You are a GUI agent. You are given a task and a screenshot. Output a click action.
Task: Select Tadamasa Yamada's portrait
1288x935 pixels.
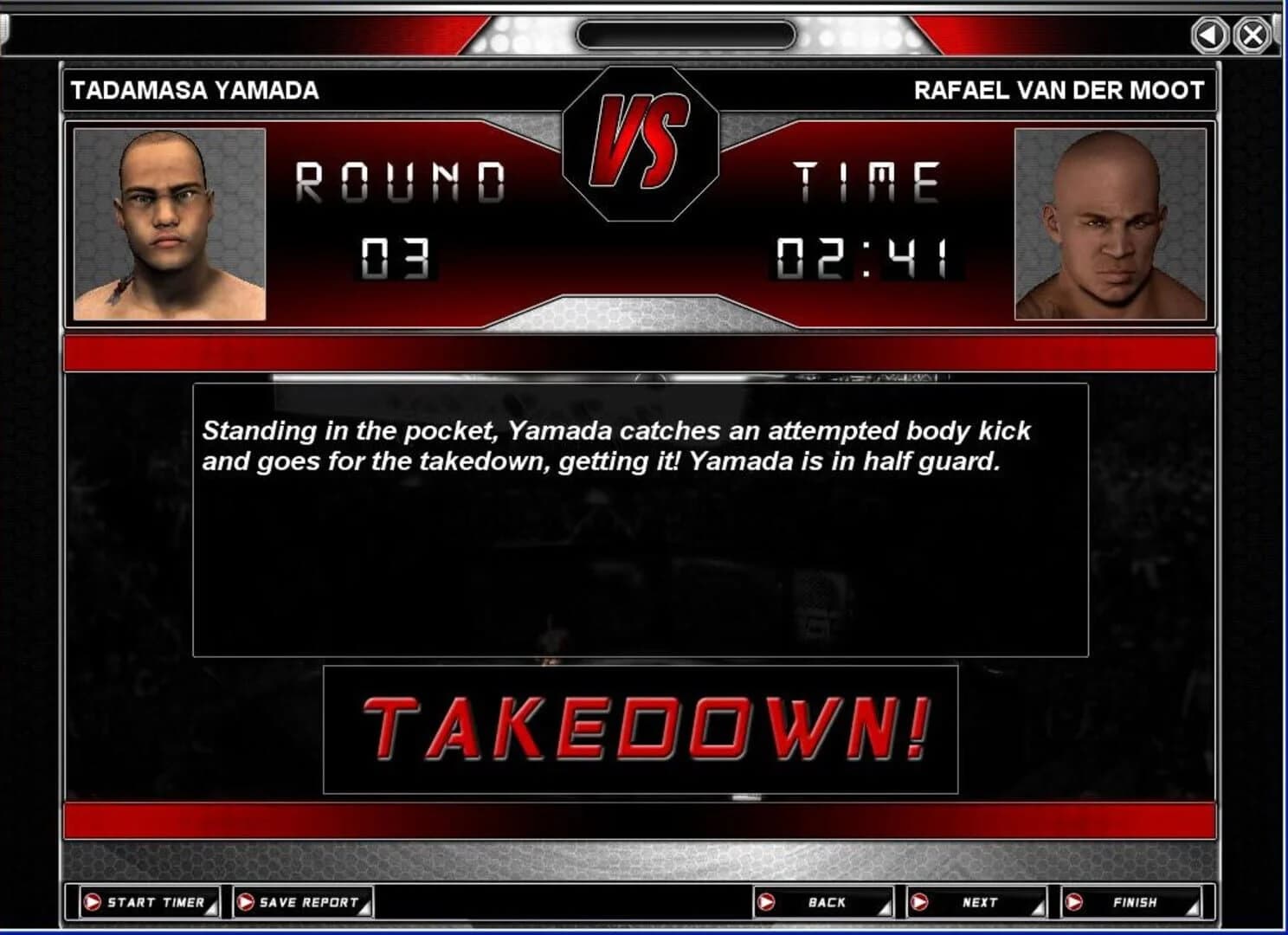pos(170,223)
